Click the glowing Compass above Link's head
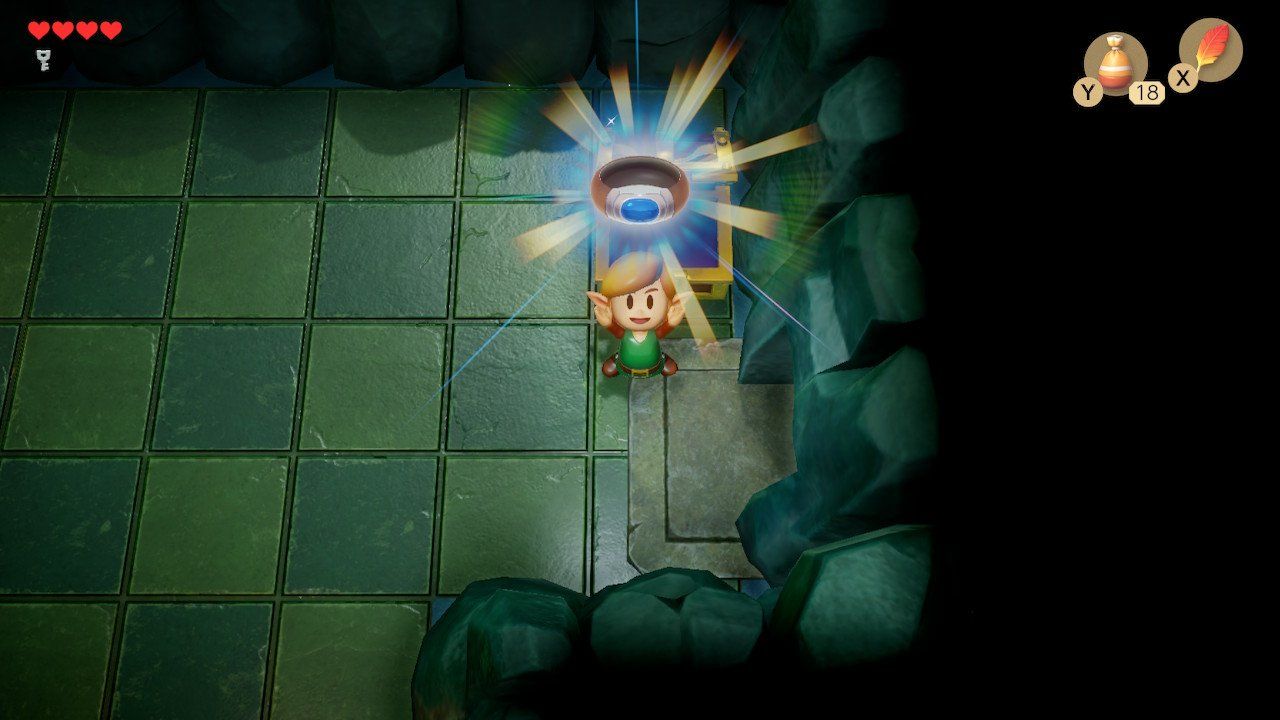The height and width of the screenshot is (720, 1280). click(638, 190)
